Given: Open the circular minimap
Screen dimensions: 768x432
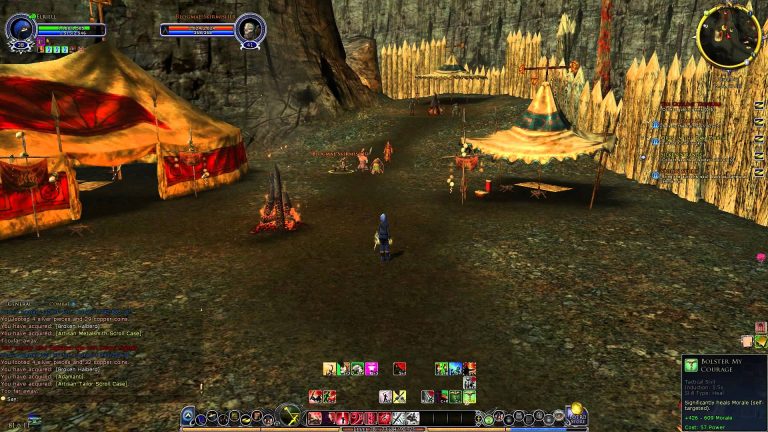Looking at the screenshot, I should tap(729, 37).
